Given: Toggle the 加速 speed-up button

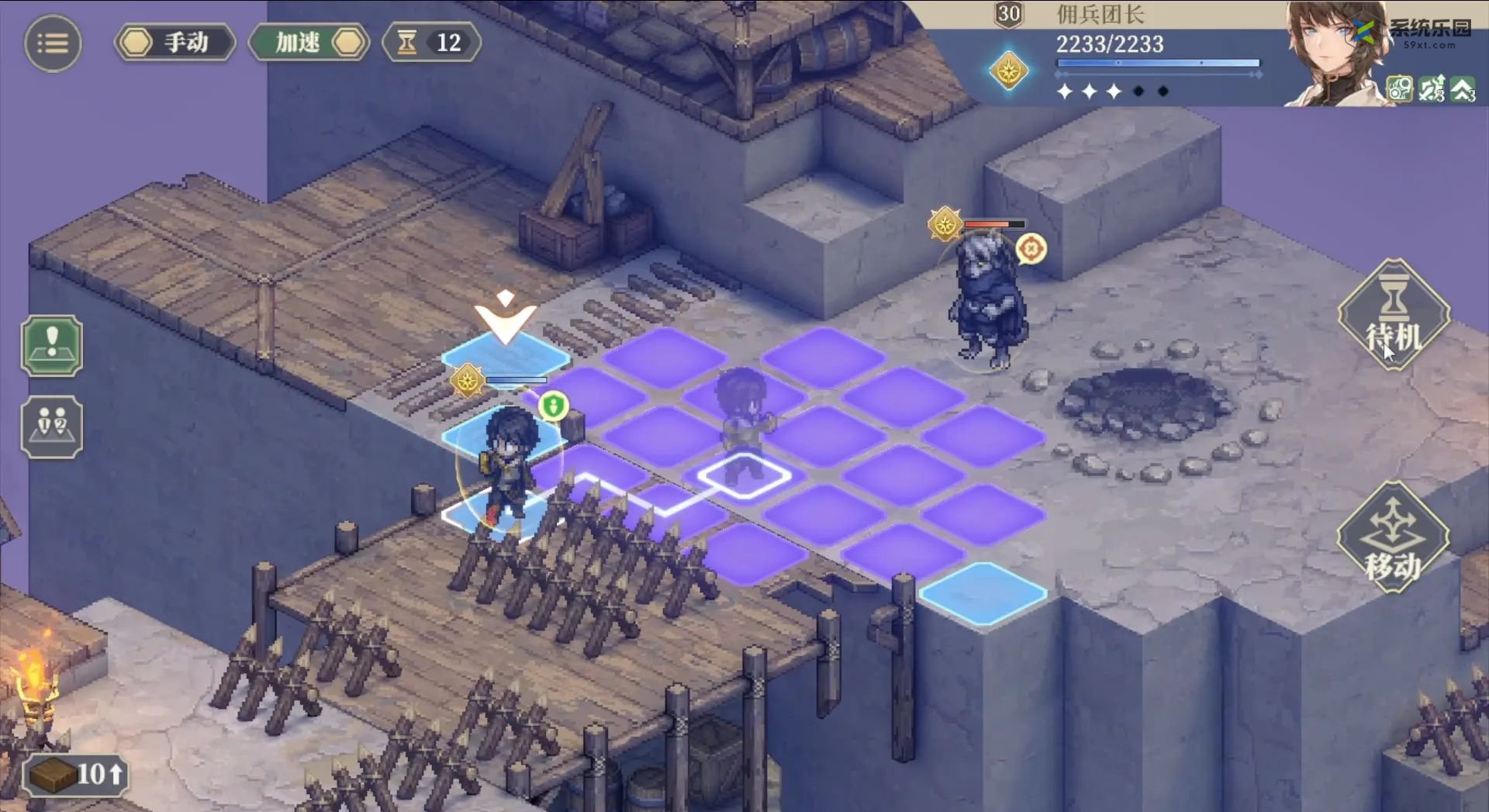Looking at the screenshot, I should click(x=309, y=42).
